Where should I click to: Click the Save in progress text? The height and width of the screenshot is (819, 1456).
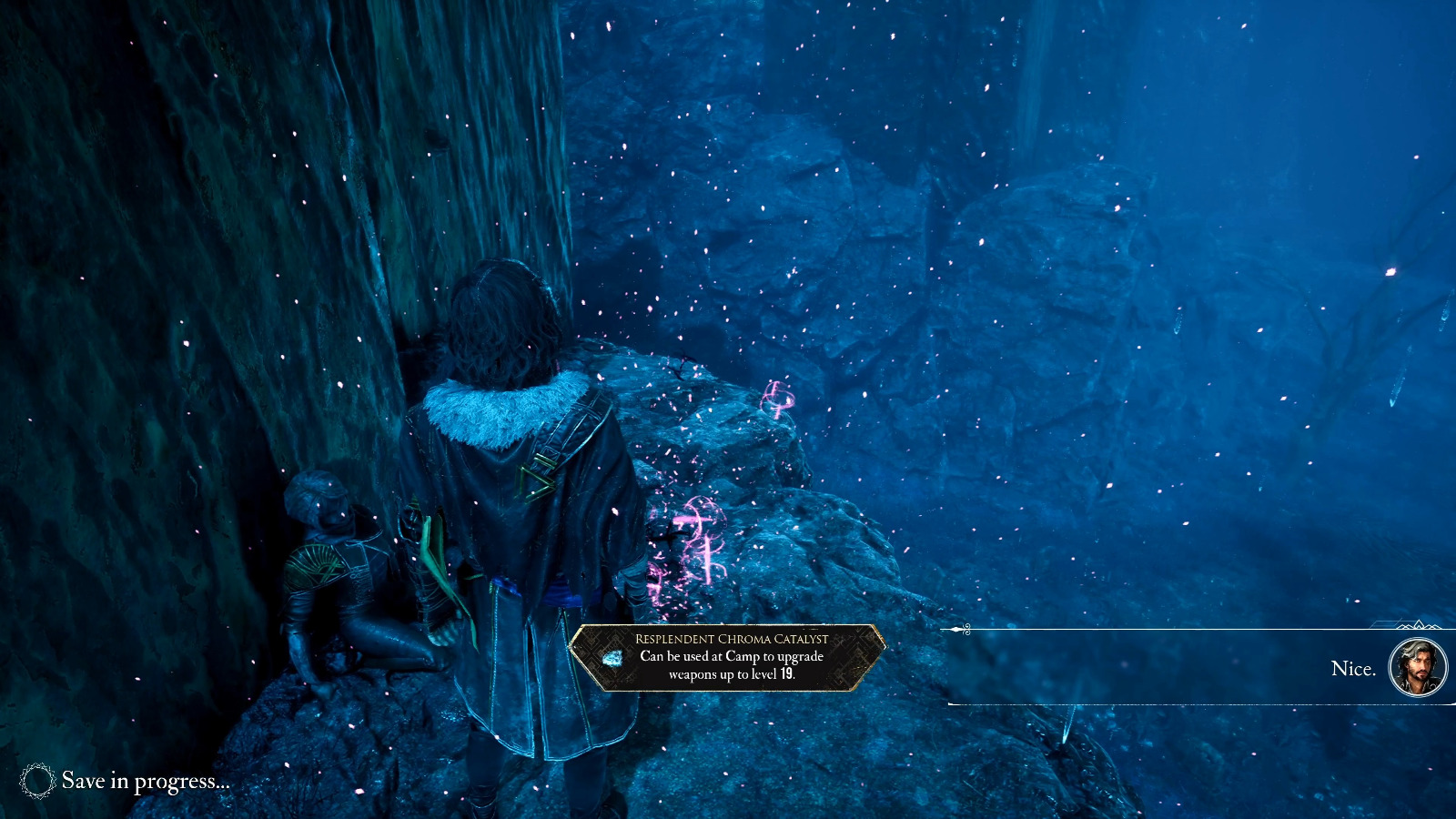click(146, 781)
